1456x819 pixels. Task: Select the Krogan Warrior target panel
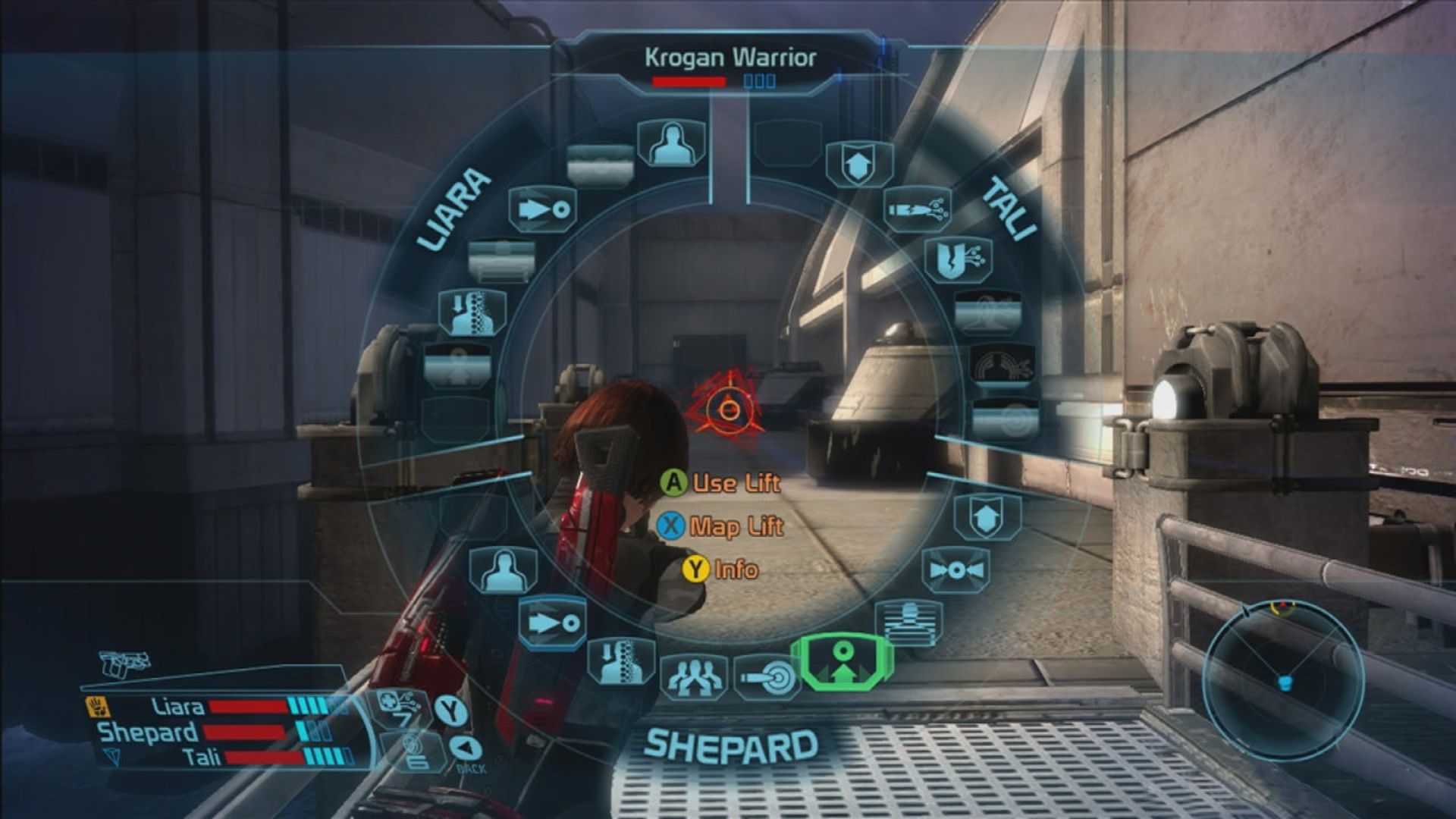(730, 66)
